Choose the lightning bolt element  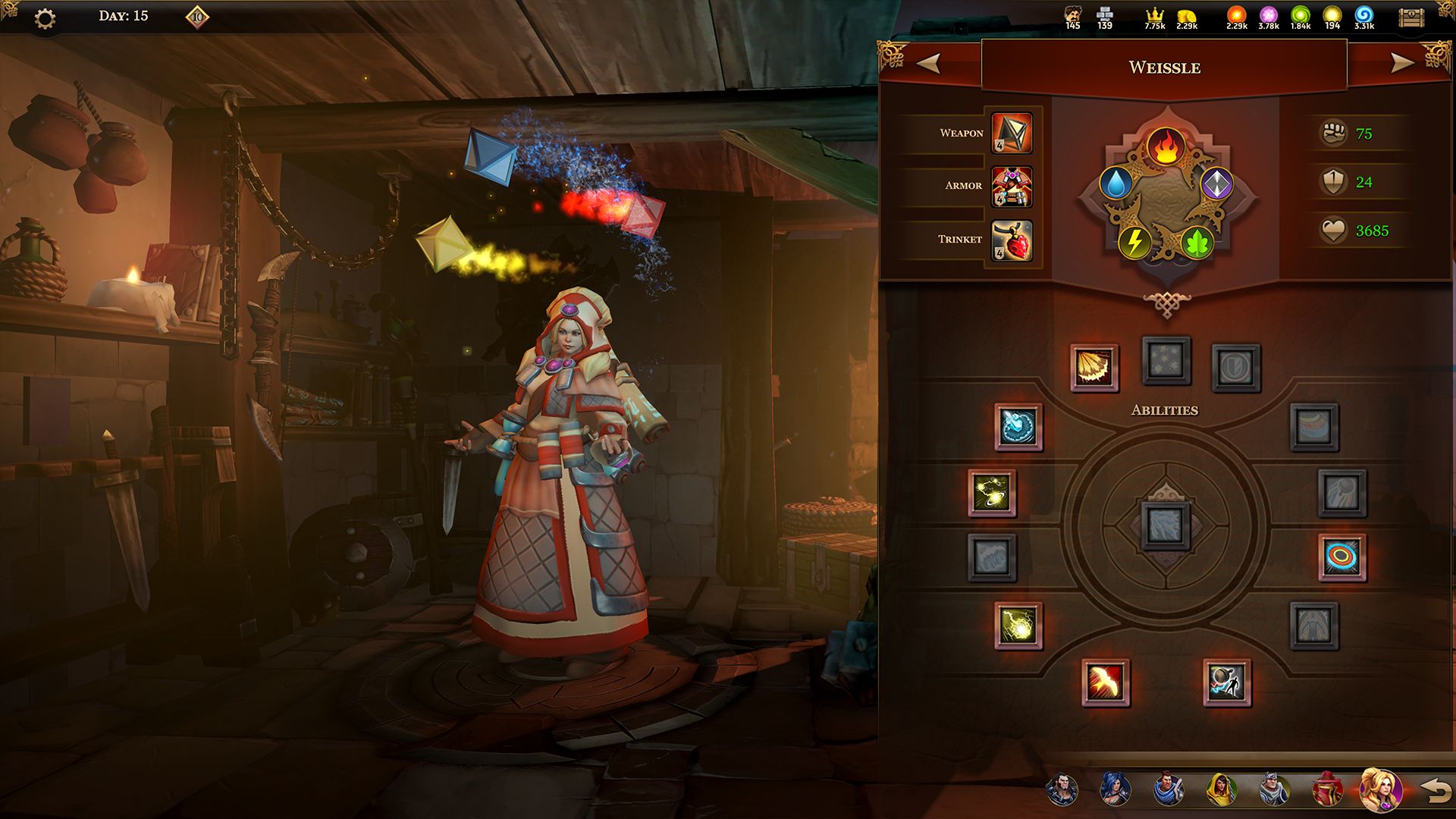coord(1134,242)
